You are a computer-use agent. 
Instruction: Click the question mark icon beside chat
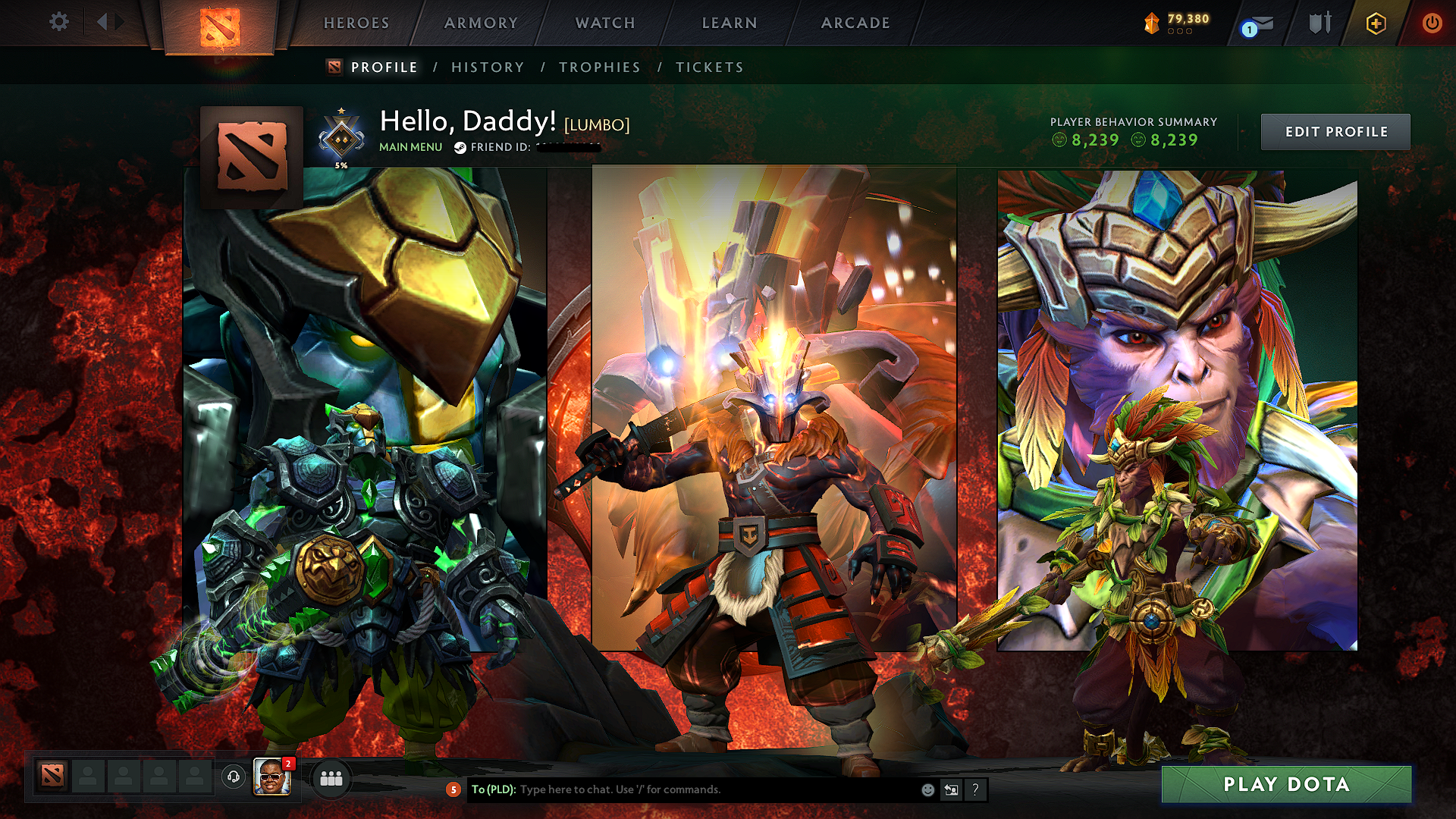click(x=976, y=789)
